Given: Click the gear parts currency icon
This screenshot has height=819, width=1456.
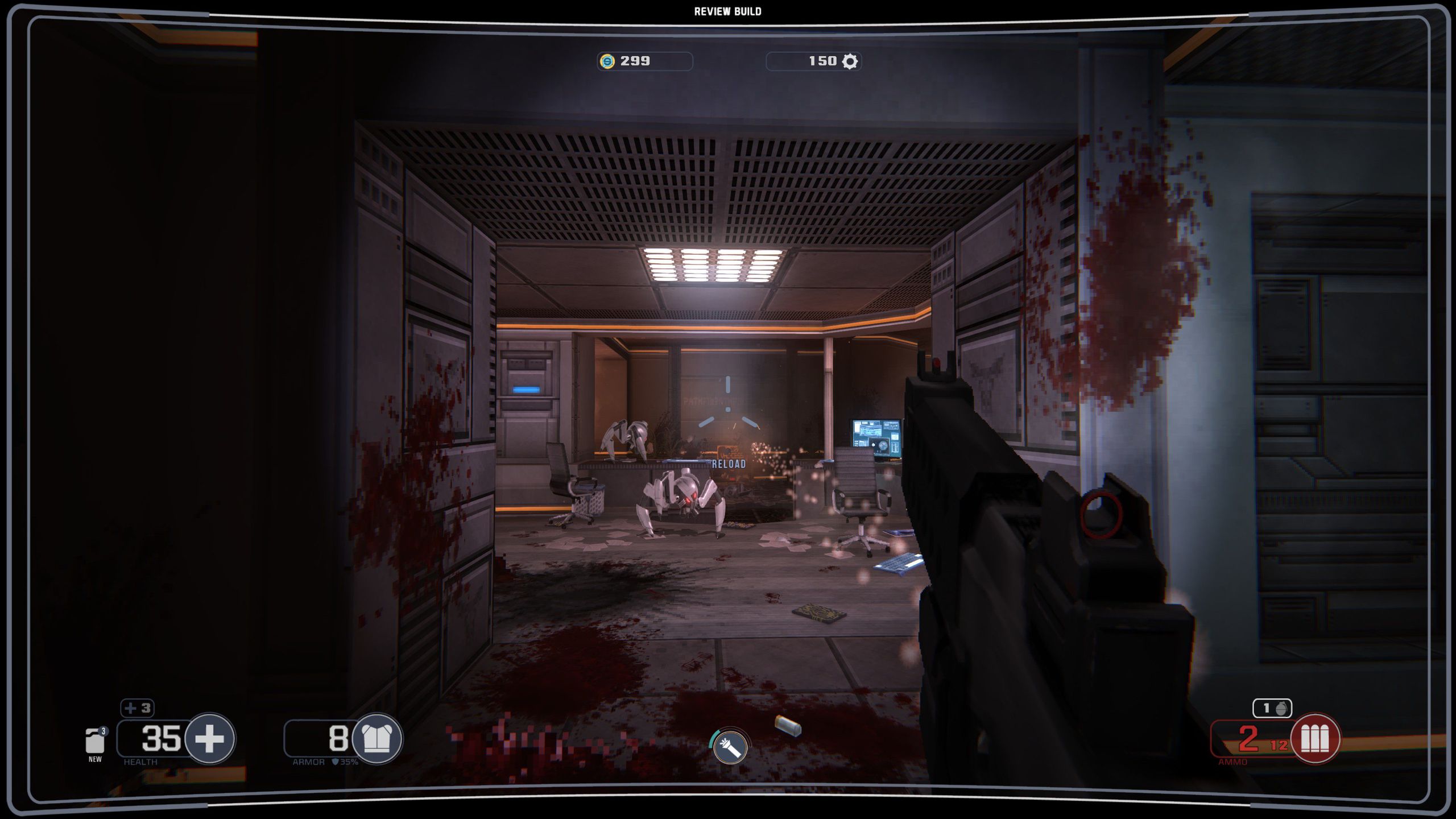Looking at the screenshot, I should [850, 61].
